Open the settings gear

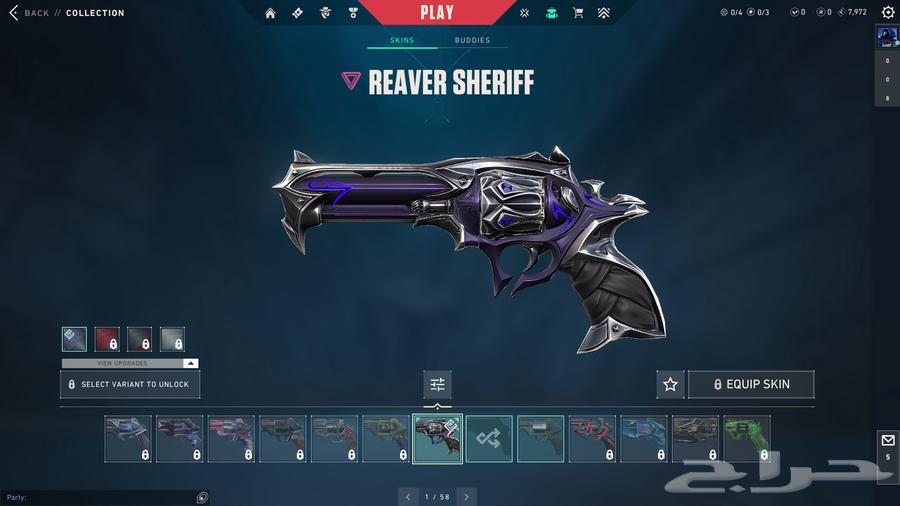coord(887,13)
